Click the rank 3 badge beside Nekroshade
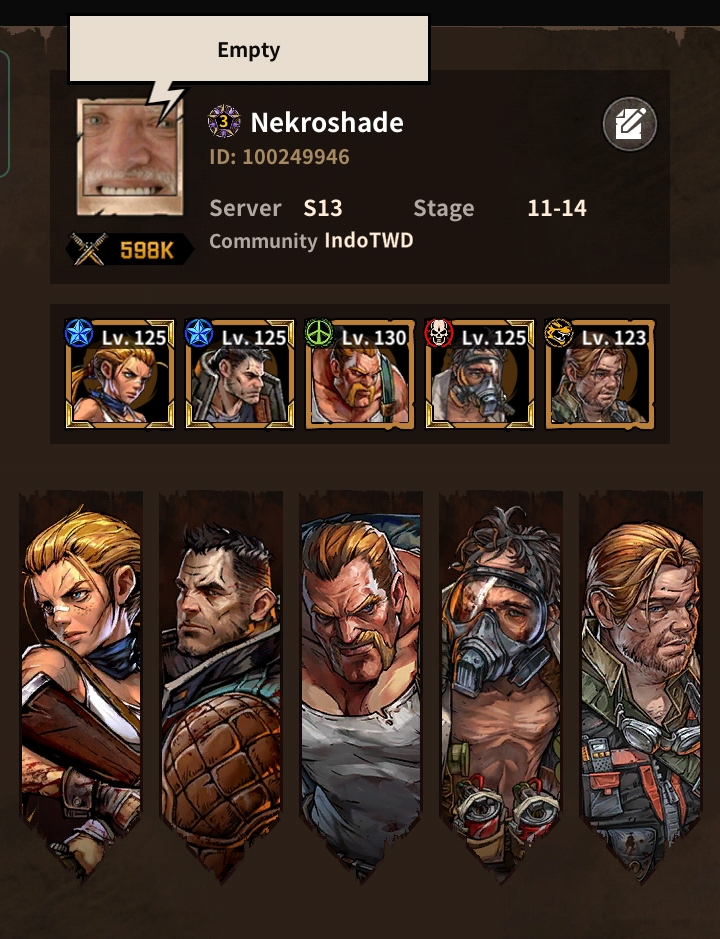The width and height of the screenshot is (720, 939). pyautogui.click(x=224, y=123)
